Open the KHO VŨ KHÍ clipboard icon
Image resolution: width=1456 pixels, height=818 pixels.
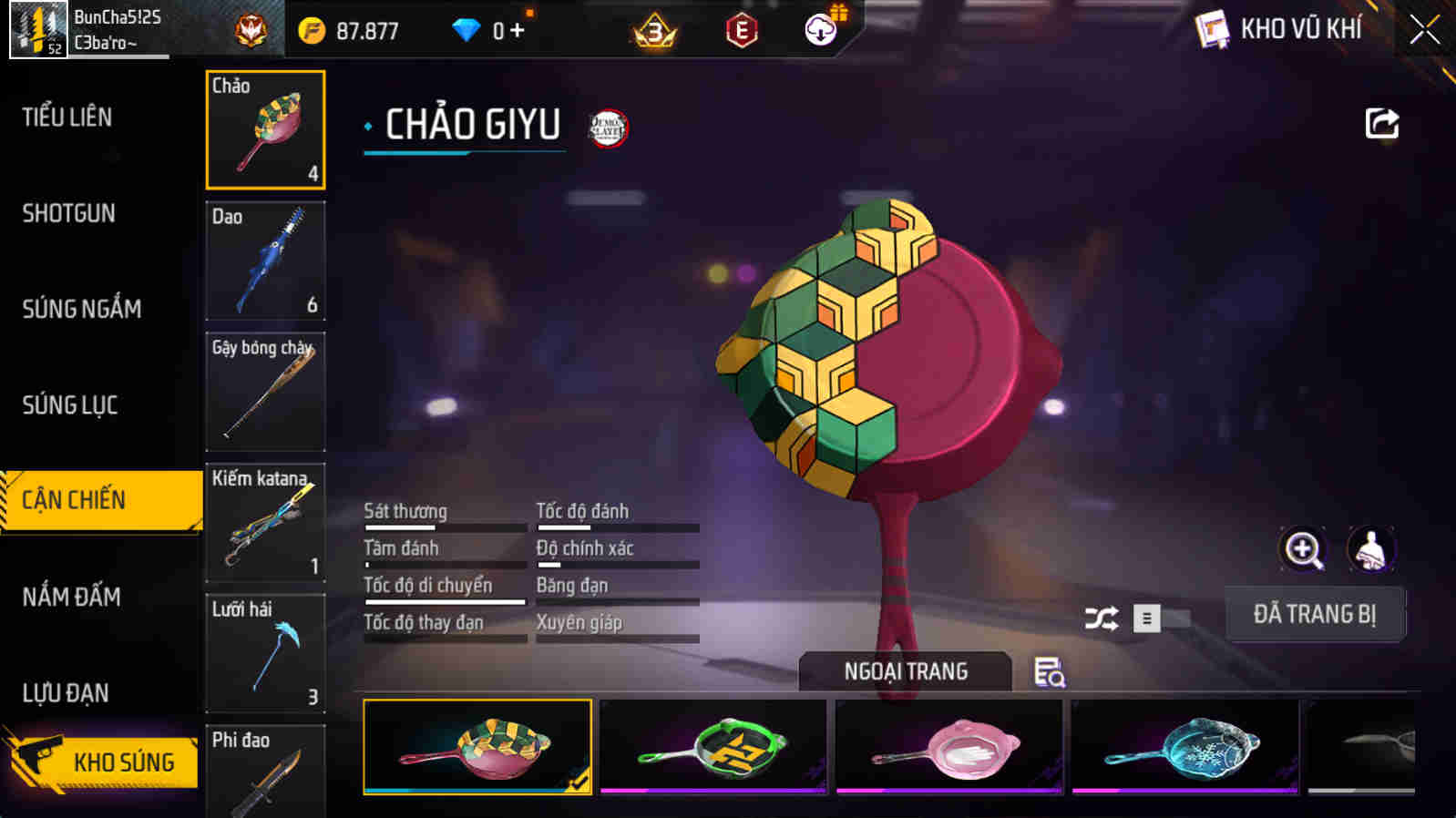tap(1212, 28)
